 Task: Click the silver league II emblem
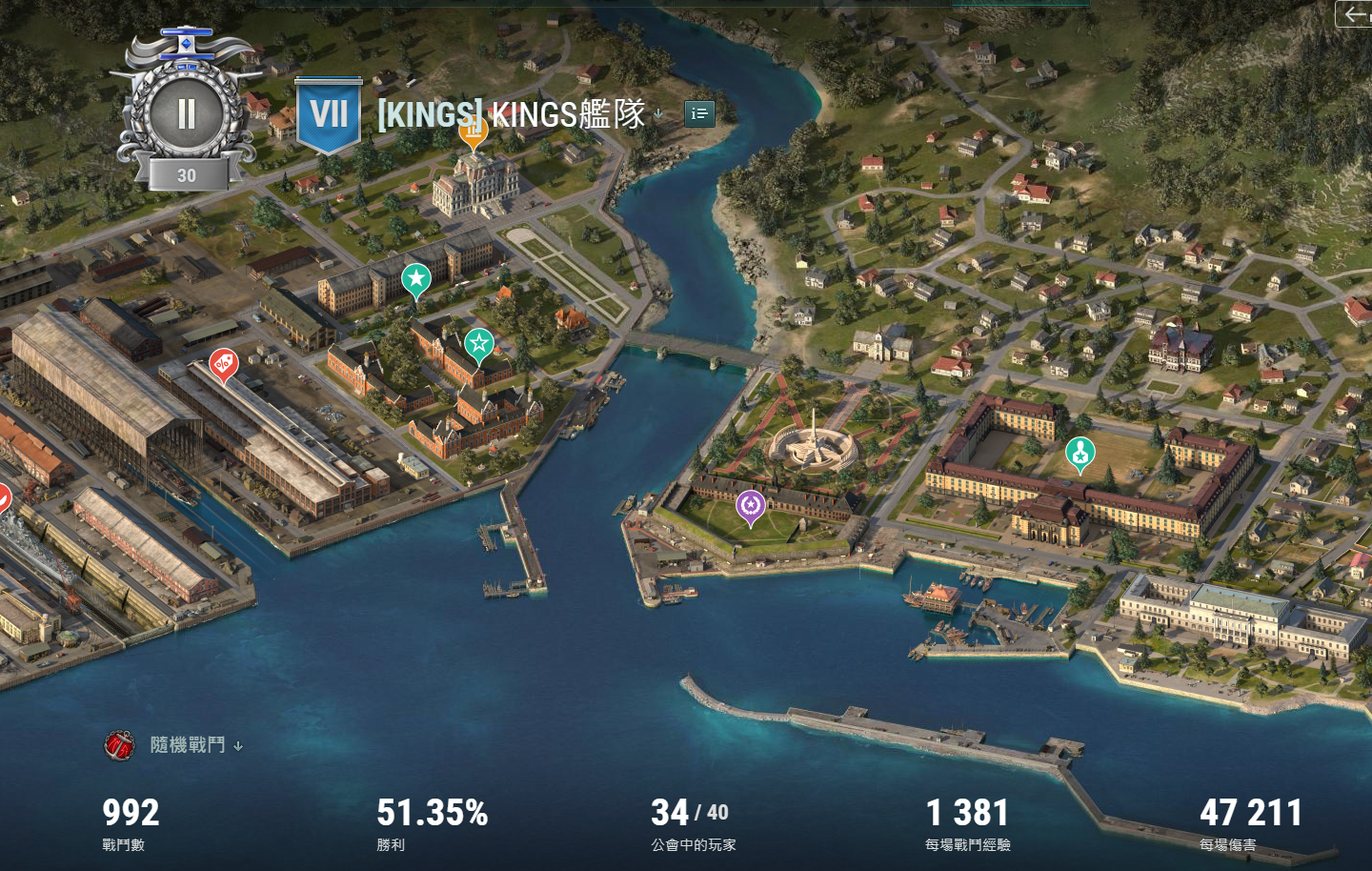(x=186, y=114)
